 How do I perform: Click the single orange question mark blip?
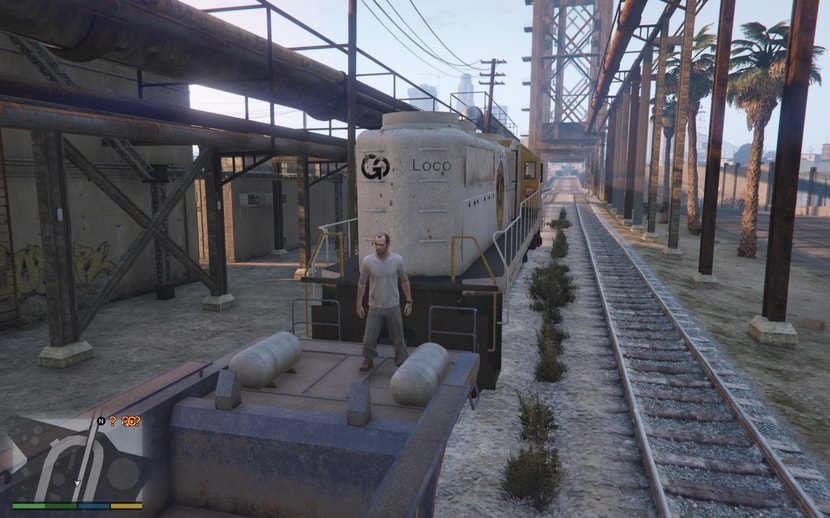coord(114,422)
